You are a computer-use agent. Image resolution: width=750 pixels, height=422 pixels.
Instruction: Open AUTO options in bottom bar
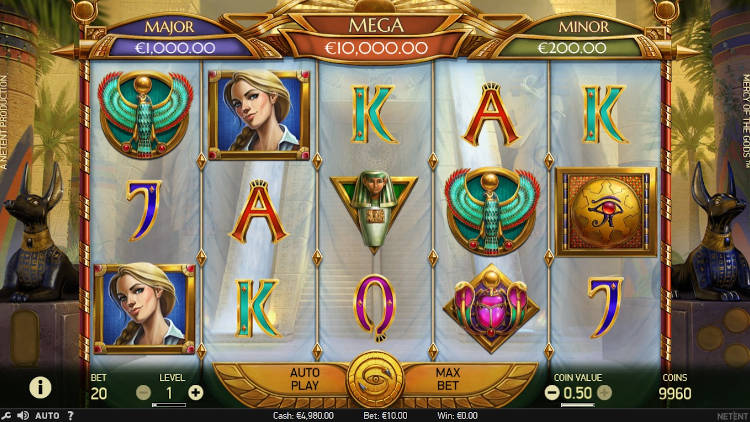click(47, 415)
